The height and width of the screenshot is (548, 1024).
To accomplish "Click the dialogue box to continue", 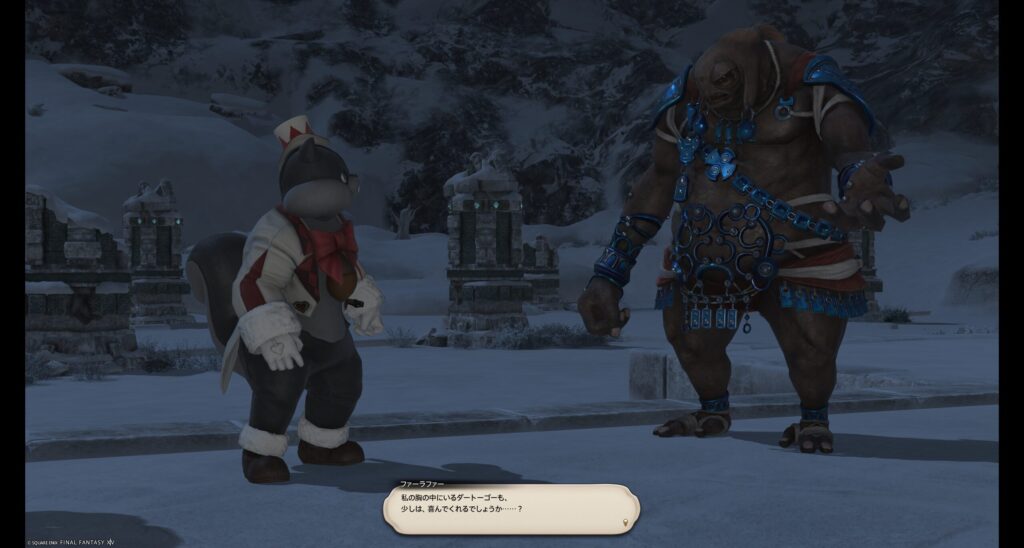I will point(511,507).
